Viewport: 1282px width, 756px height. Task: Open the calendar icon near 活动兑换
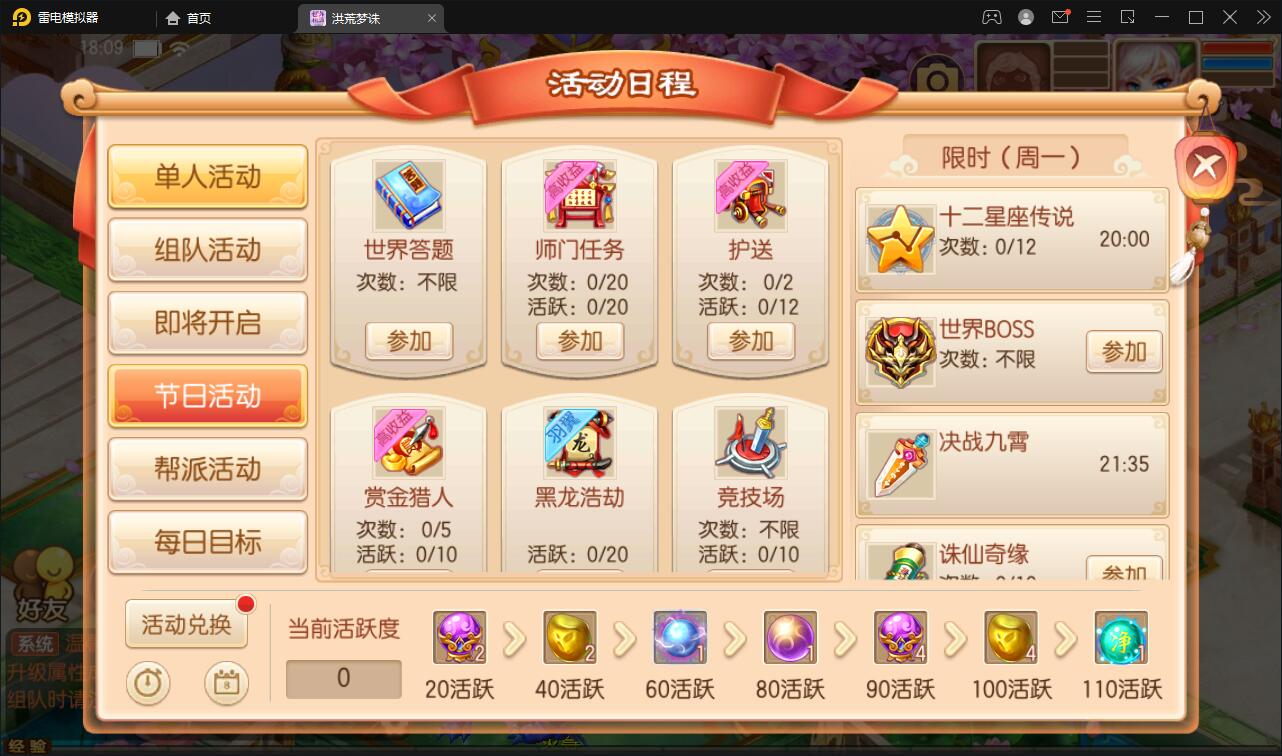(x=226, y=684)
